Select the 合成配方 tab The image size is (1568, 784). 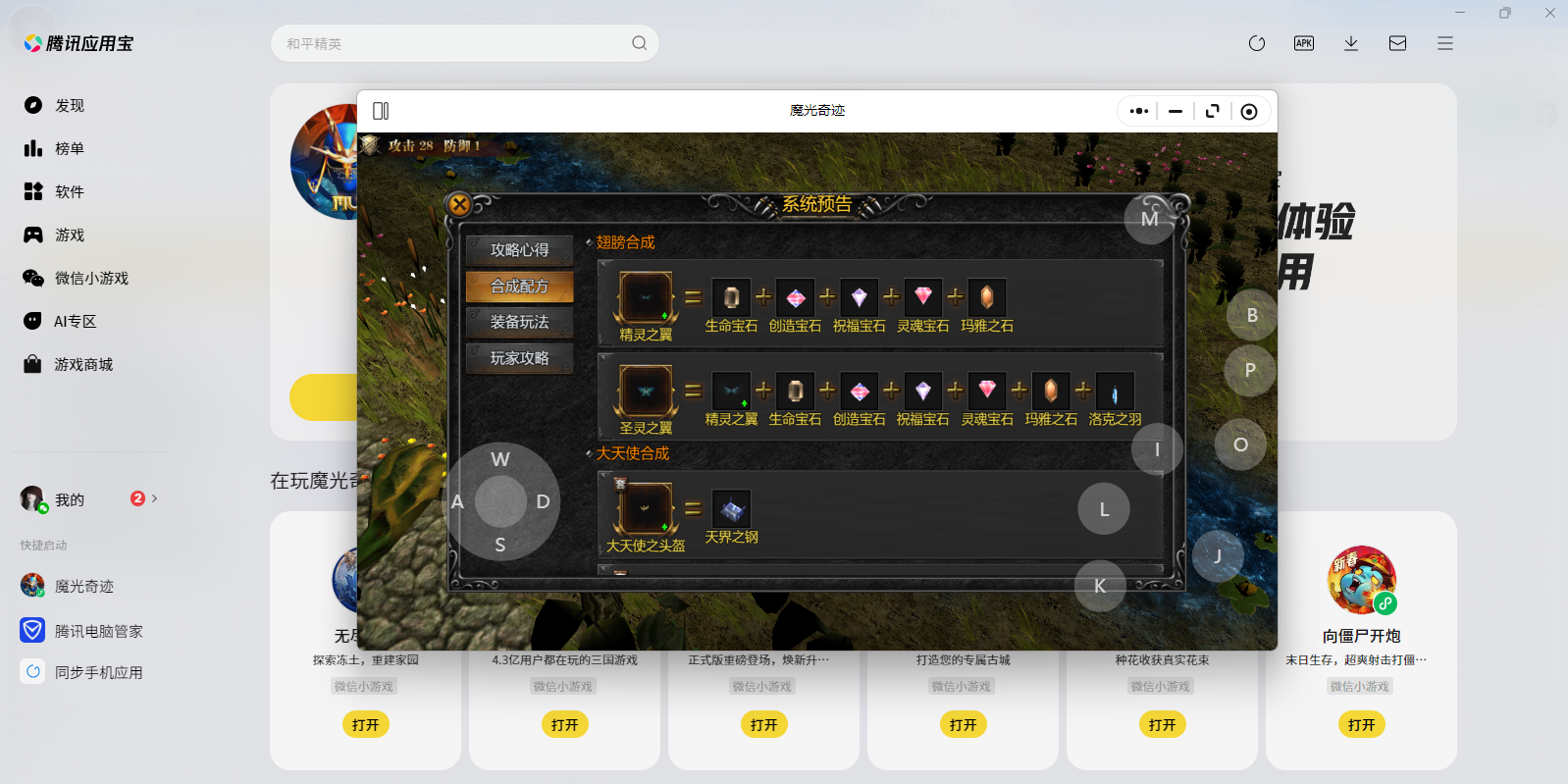click(x=519, y=287)
